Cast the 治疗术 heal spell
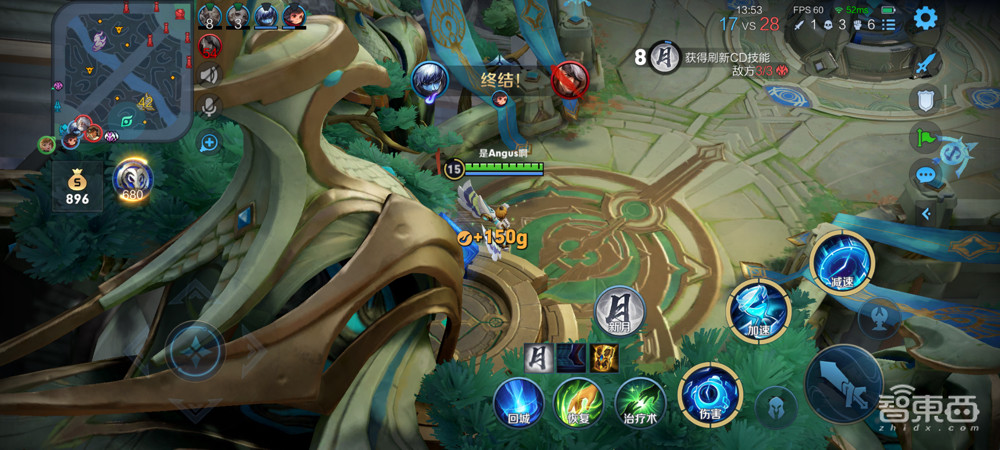 639,400
